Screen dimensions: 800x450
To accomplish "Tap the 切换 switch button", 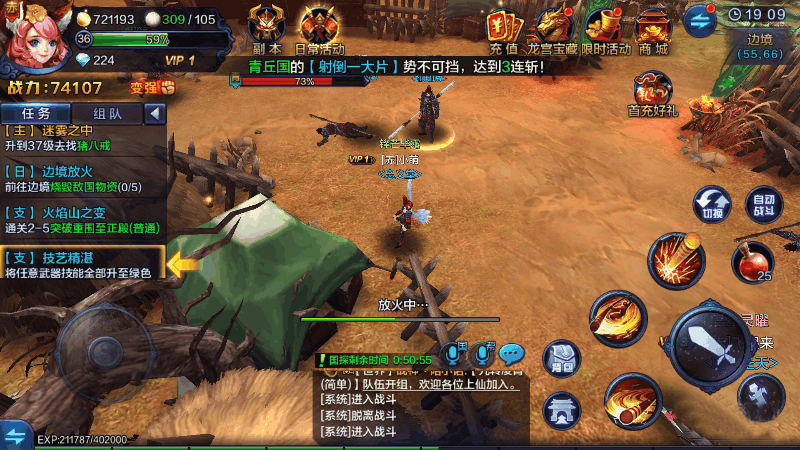I will pos(712,203).
